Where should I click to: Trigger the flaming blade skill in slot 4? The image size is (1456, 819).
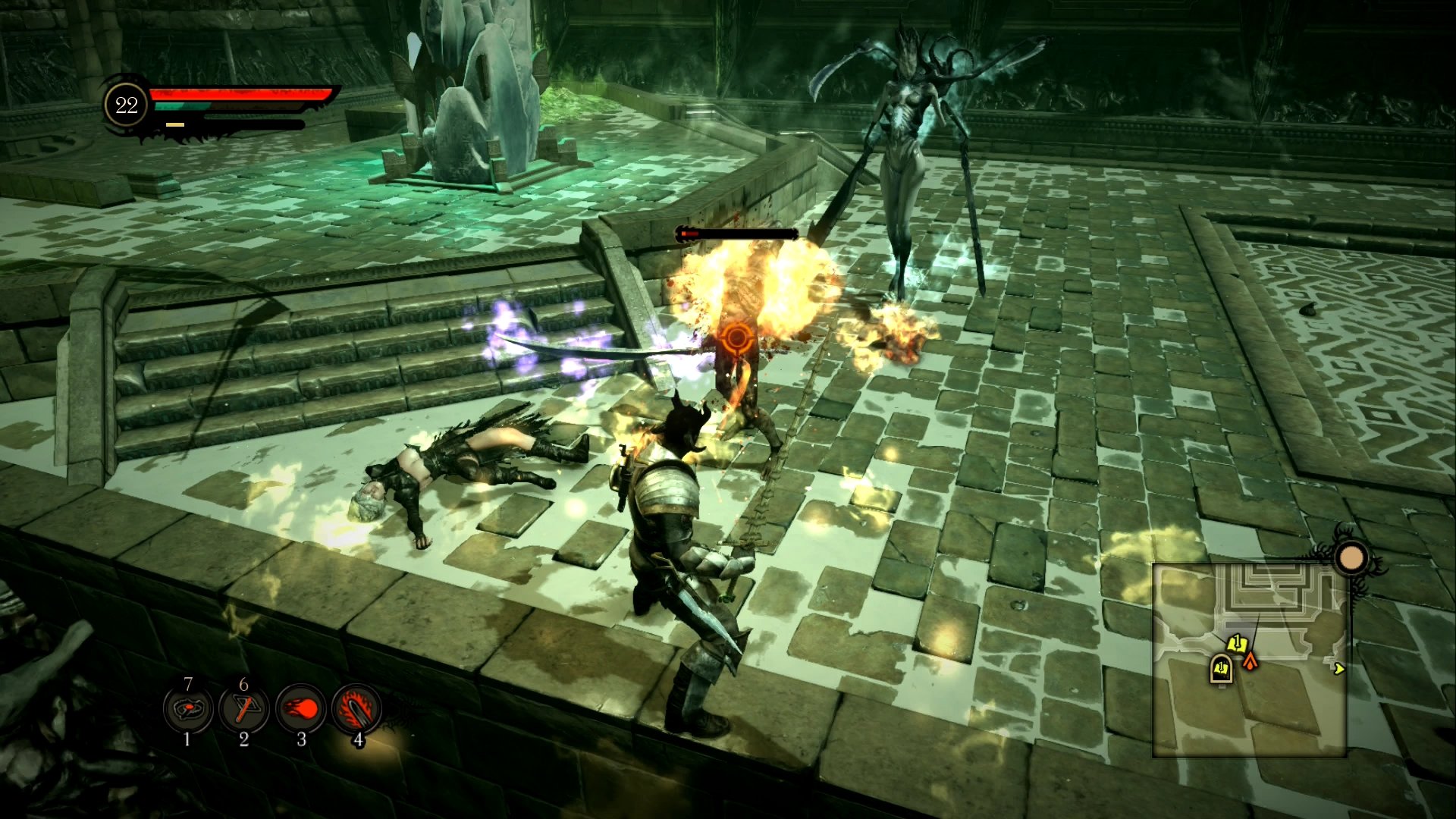click(x=356, y=710)
